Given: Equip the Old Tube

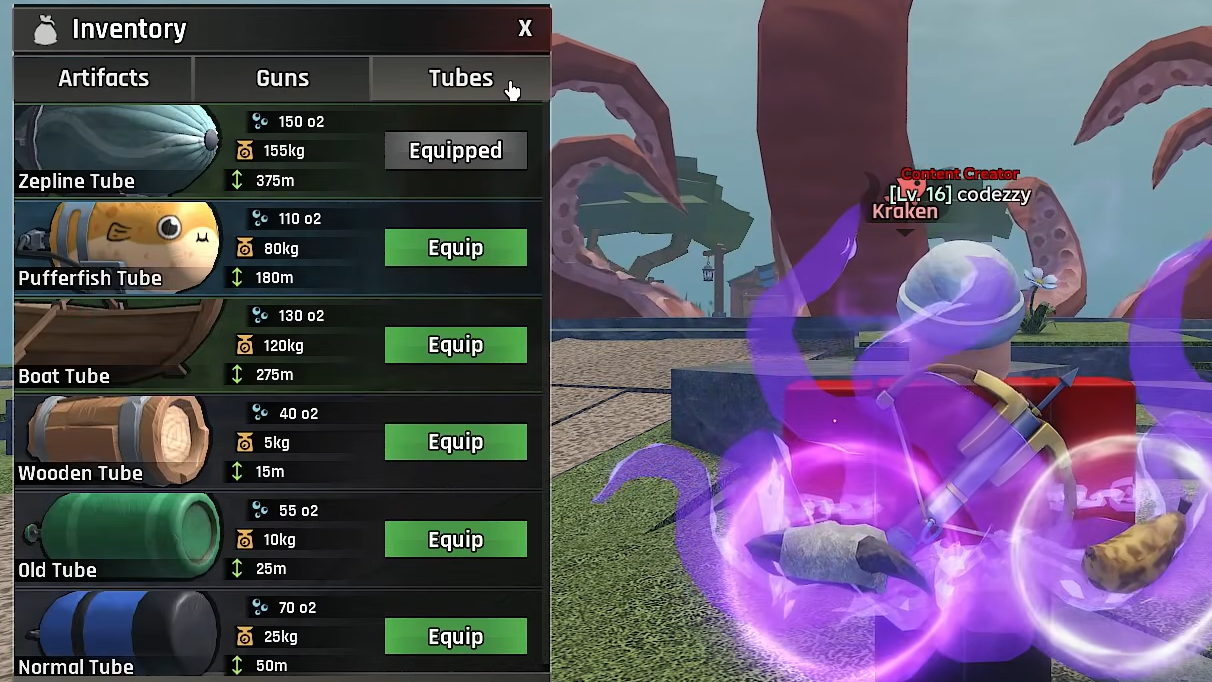Looking at the screenshot, I should tap(455, 540).
